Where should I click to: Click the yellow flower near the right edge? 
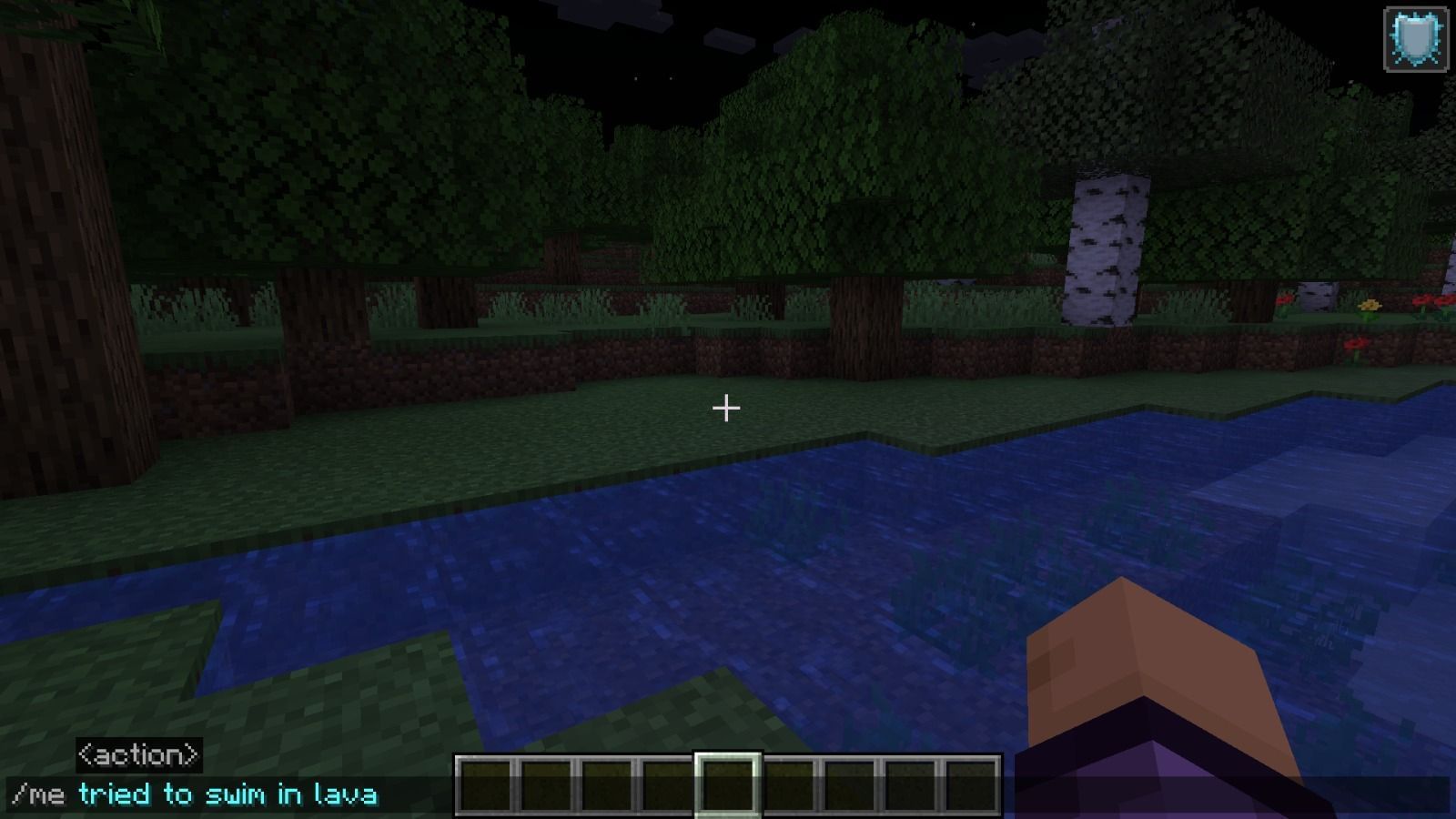[x=1370, y=305]
